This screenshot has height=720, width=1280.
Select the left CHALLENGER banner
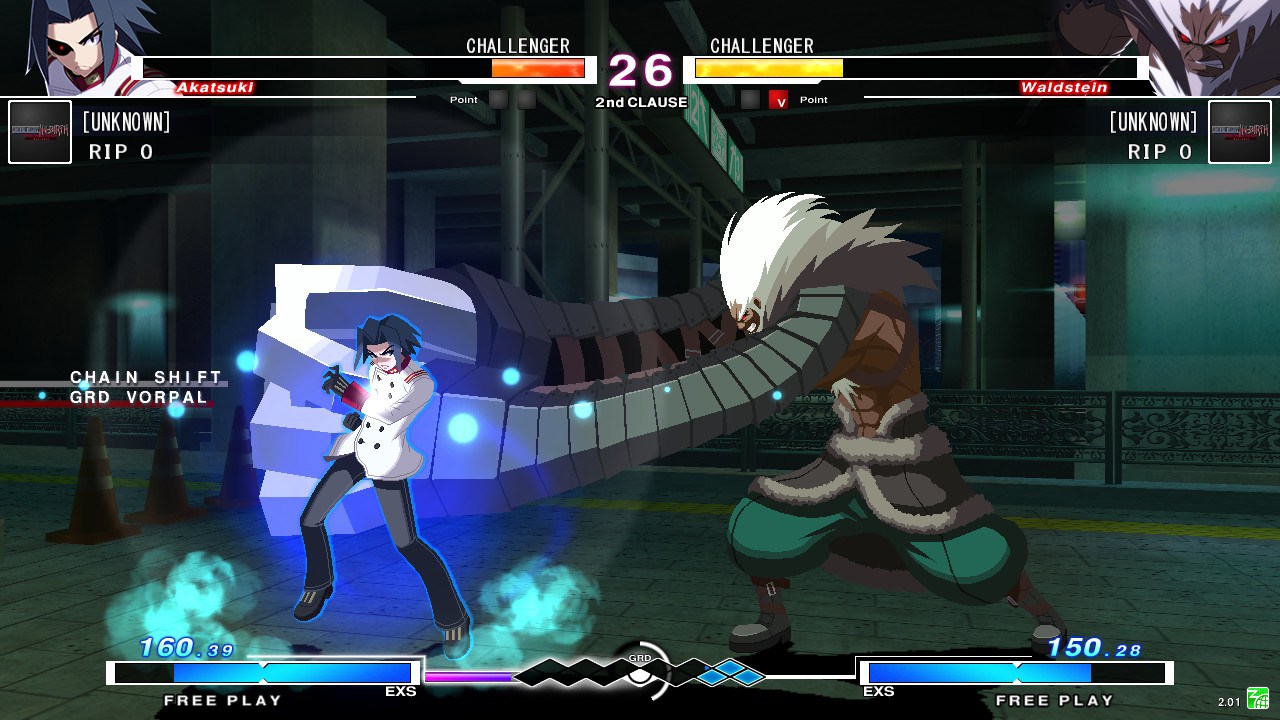(517, 46)
